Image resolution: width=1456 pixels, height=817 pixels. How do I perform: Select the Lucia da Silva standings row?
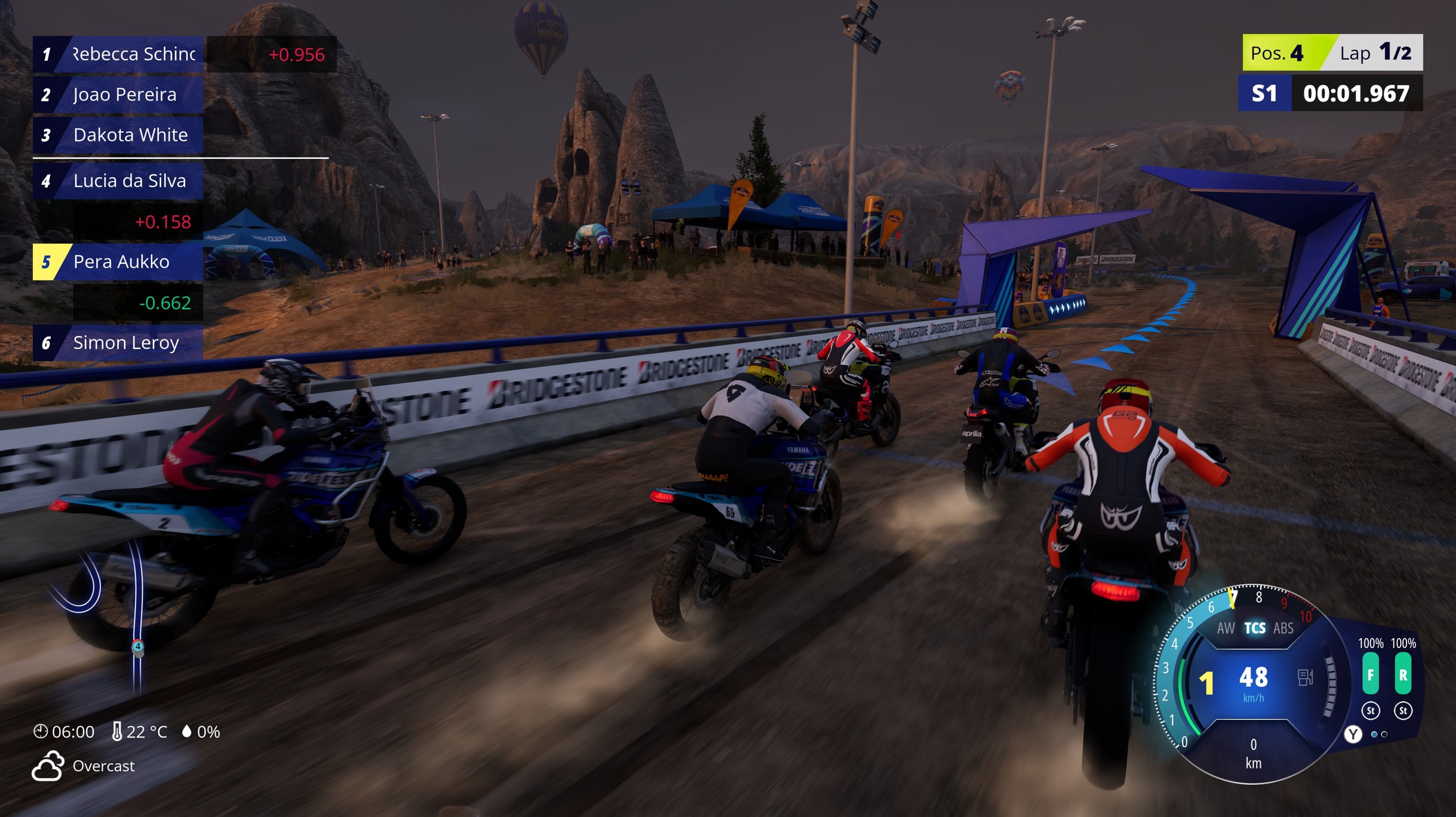tap(118, 181)
